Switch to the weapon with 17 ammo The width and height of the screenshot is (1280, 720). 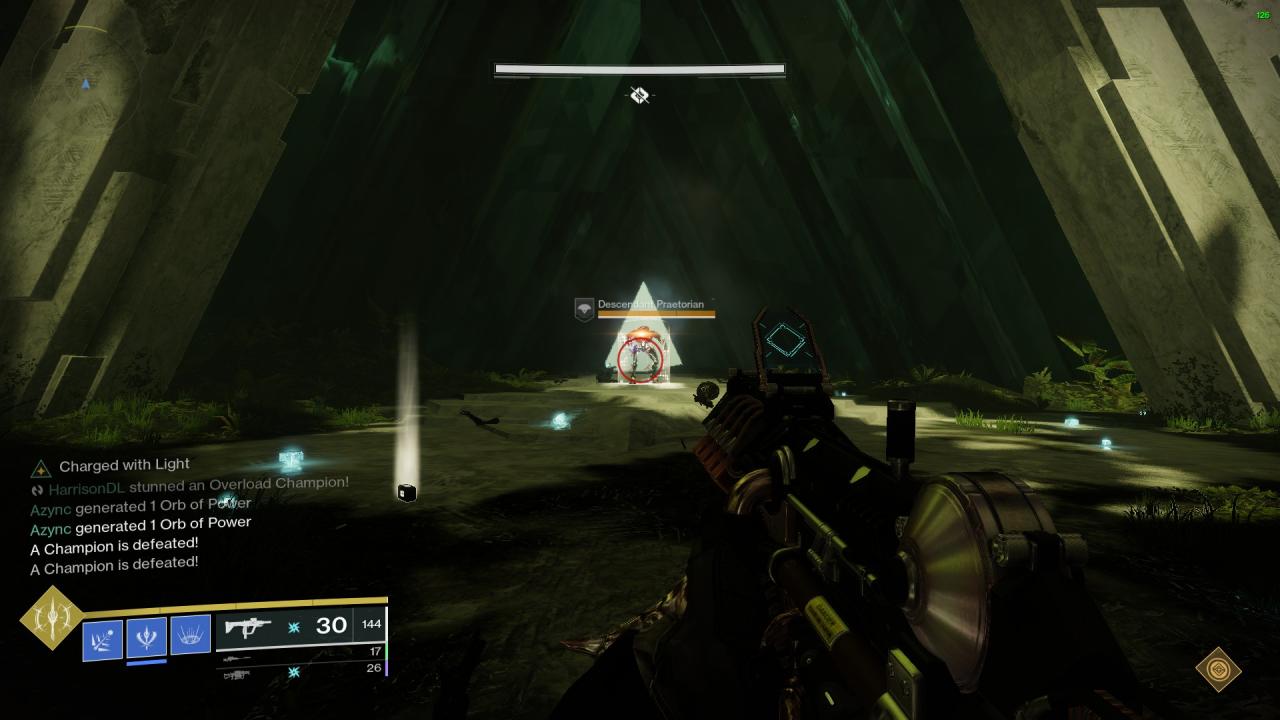(x=300, y=652)
